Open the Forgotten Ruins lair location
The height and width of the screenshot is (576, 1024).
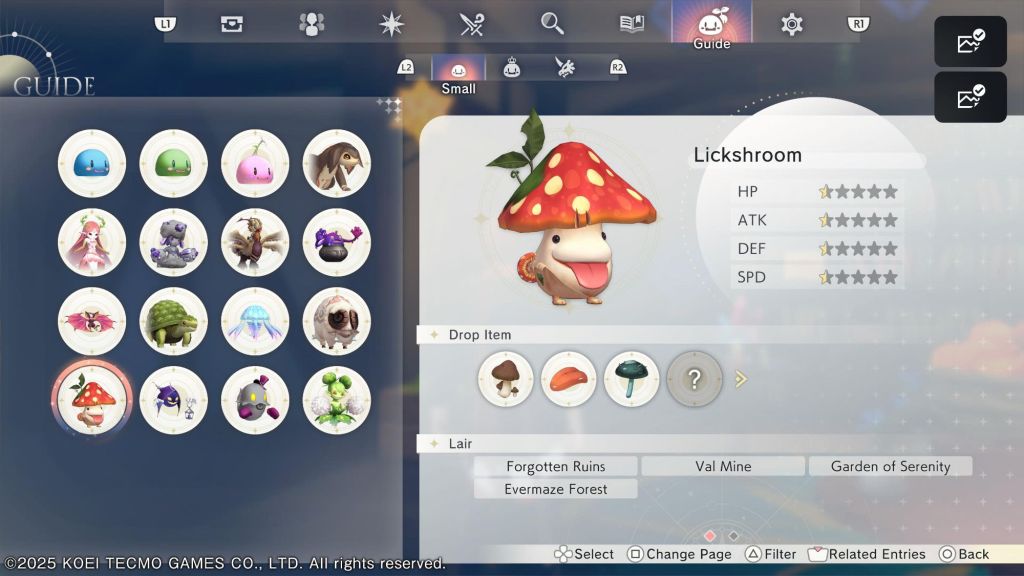click(x=556, y=466)
